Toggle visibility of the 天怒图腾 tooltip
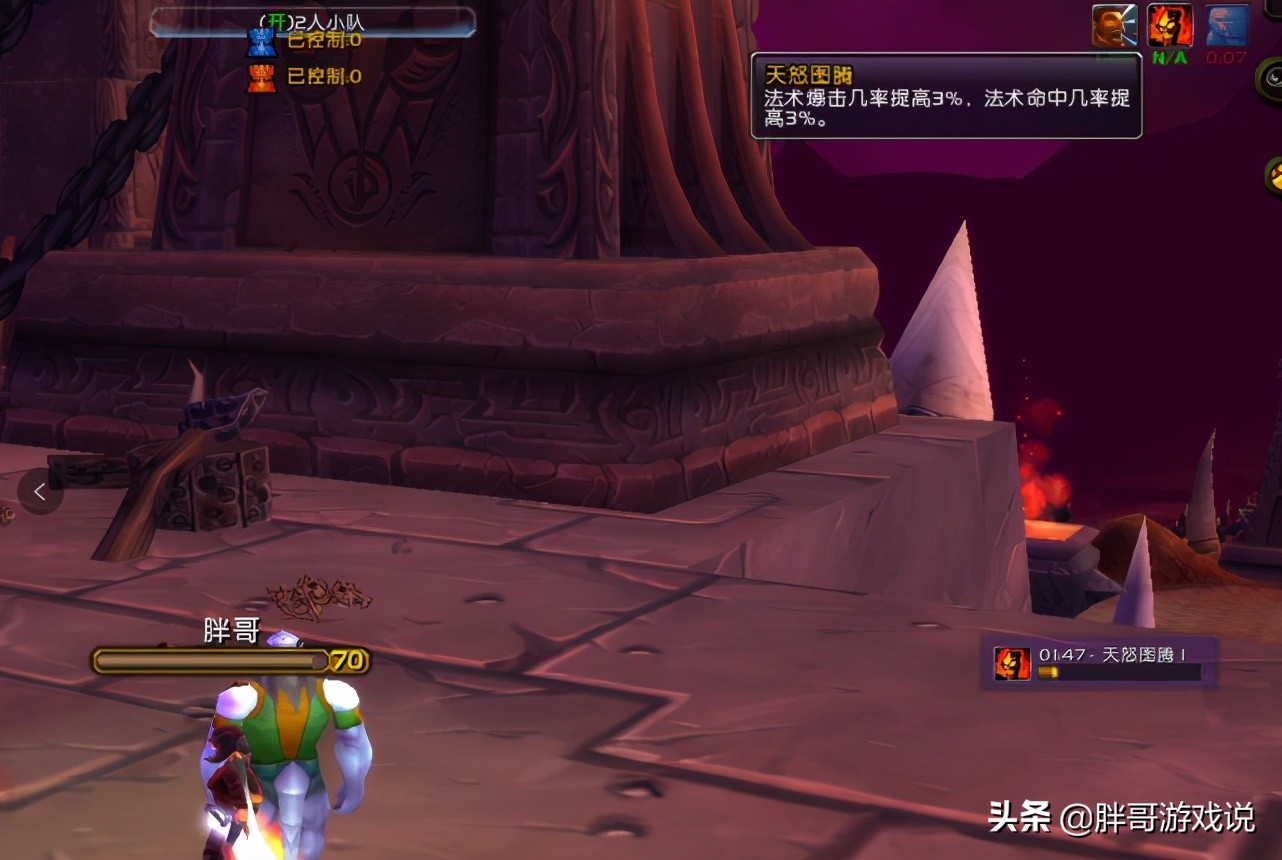Viewport: 1282px width, 860px height. coord(947,98)
